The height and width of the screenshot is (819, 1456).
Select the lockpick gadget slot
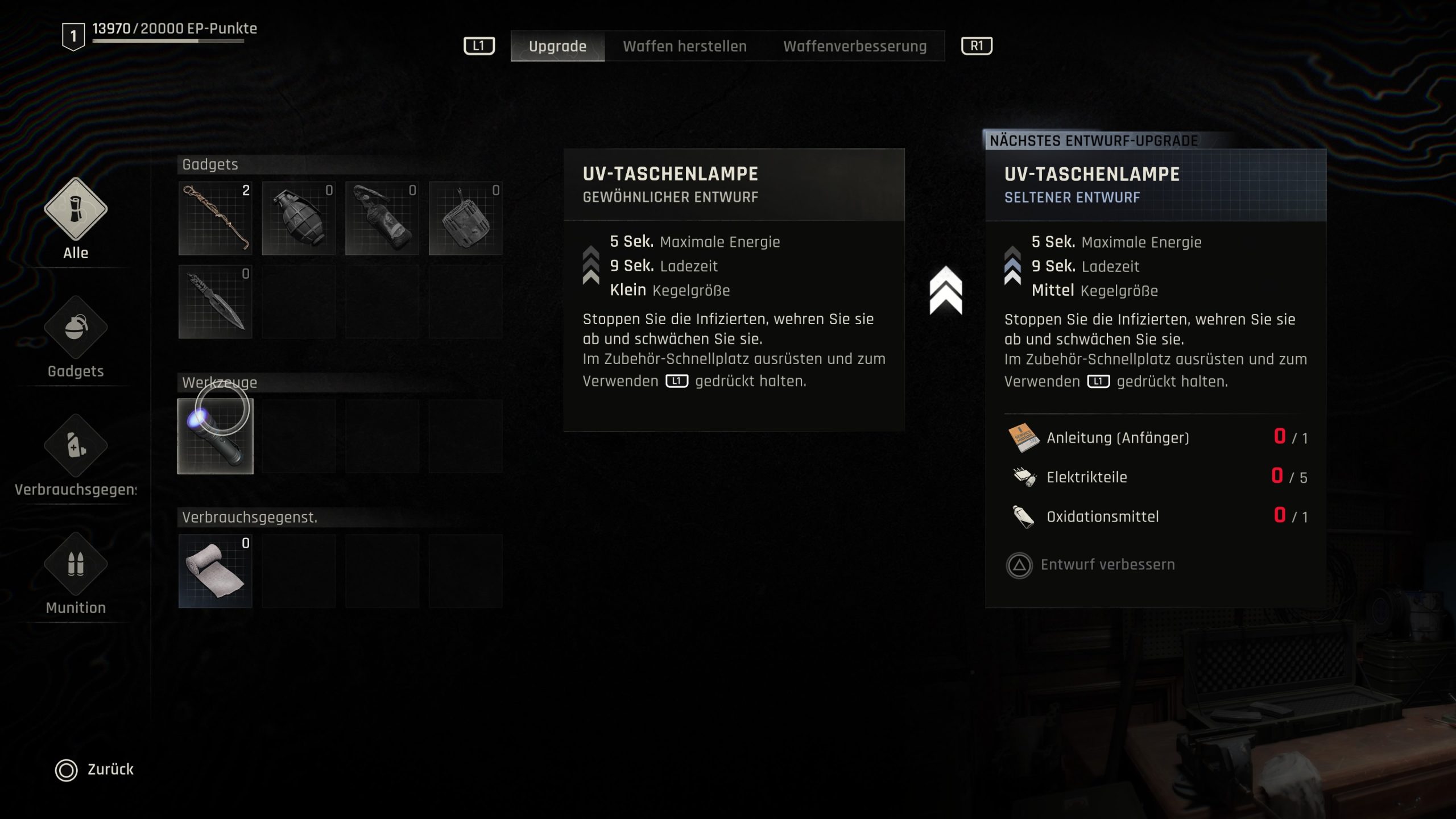click(x=215, y=218)
